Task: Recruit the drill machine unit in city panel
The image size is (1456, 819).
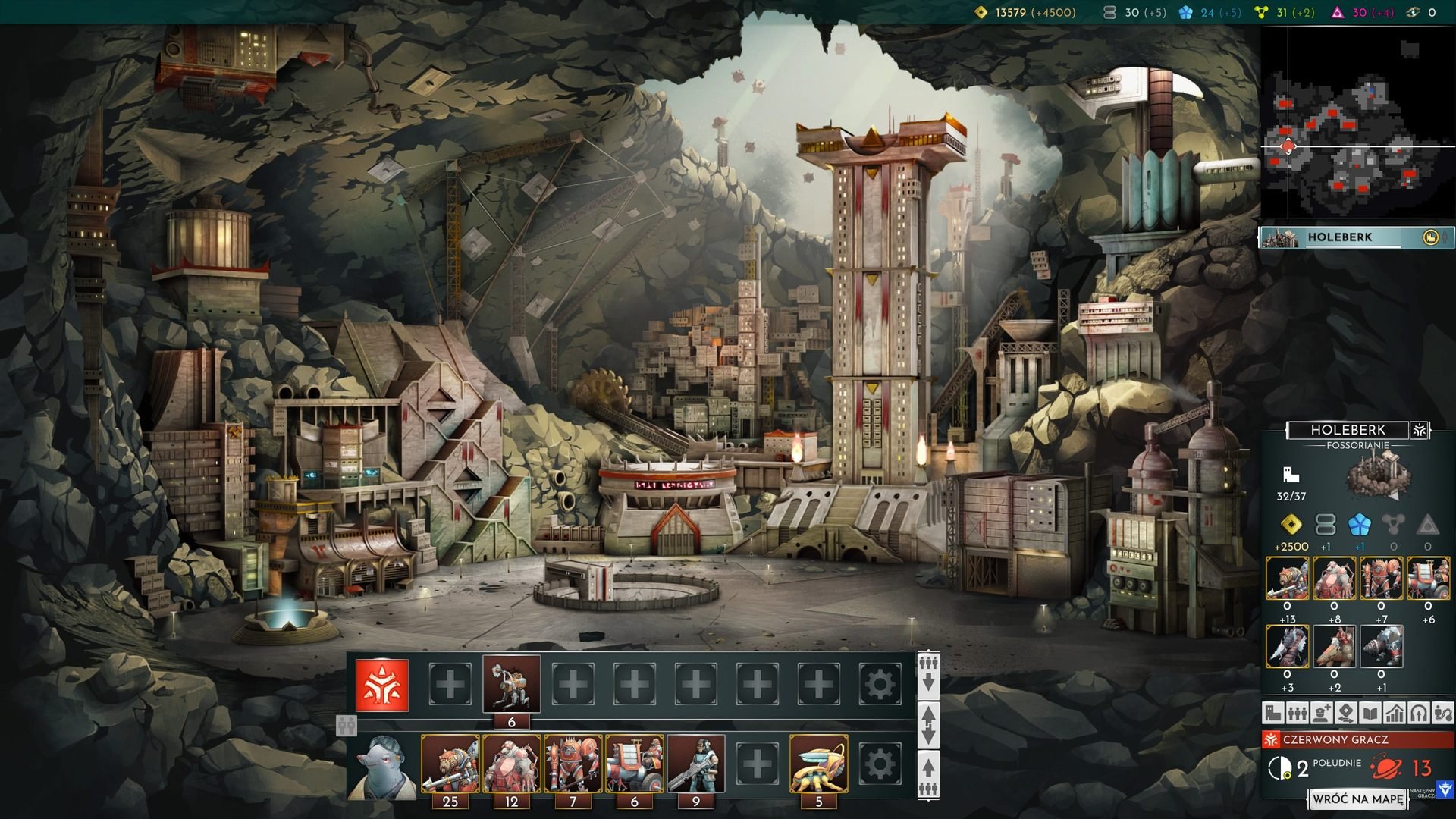Action: [1381, 646]
